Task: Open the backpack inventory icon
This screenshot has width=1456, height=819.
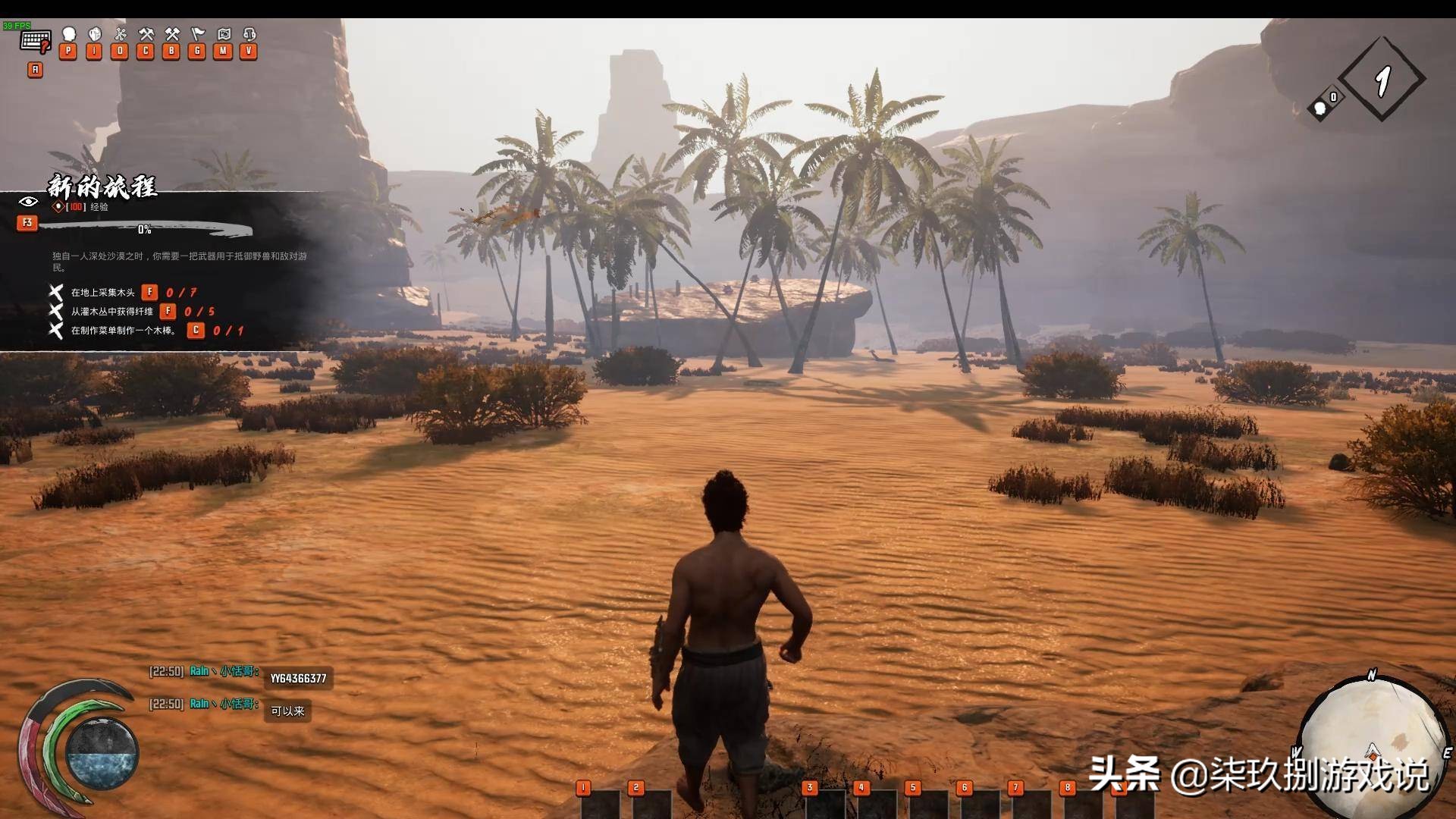Action: pyautogui.click(x=95, y=35)
